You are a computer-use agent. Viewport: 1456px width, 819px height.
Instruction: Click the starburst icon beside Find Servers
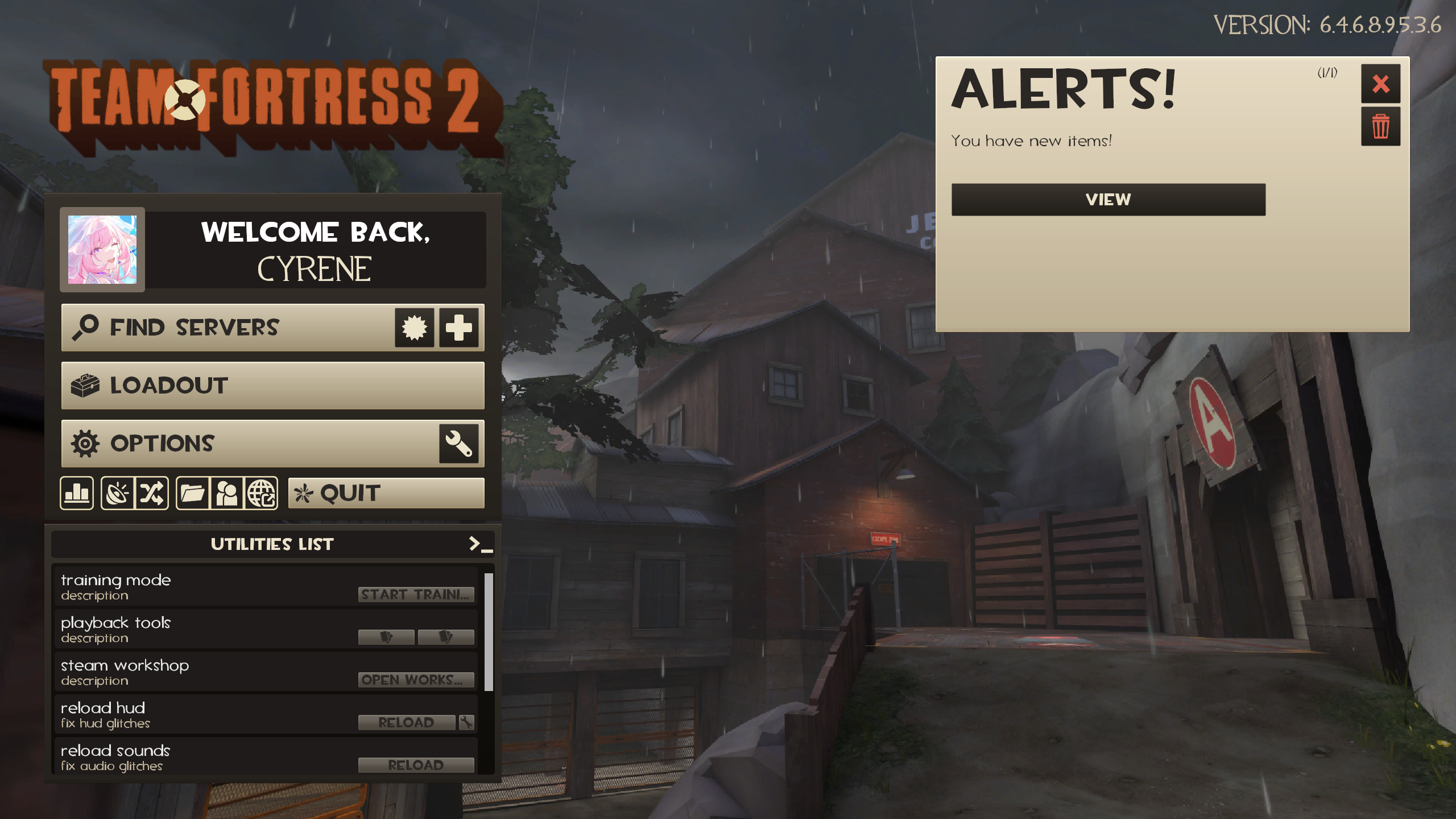[x=416, y=326]
